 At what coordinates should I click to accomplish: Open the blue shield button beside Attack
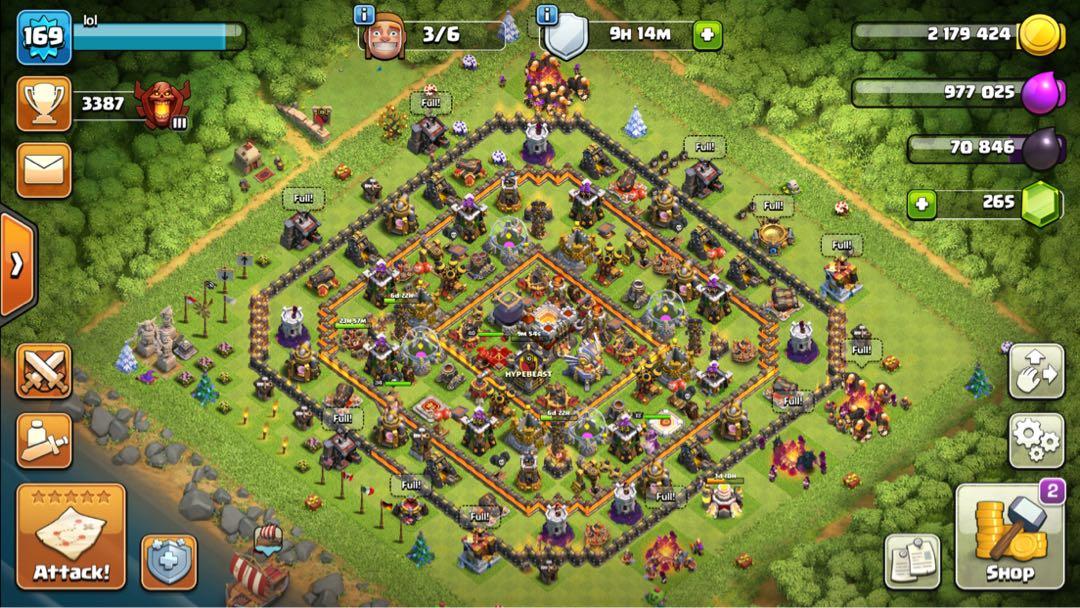[x=168, y=561]
